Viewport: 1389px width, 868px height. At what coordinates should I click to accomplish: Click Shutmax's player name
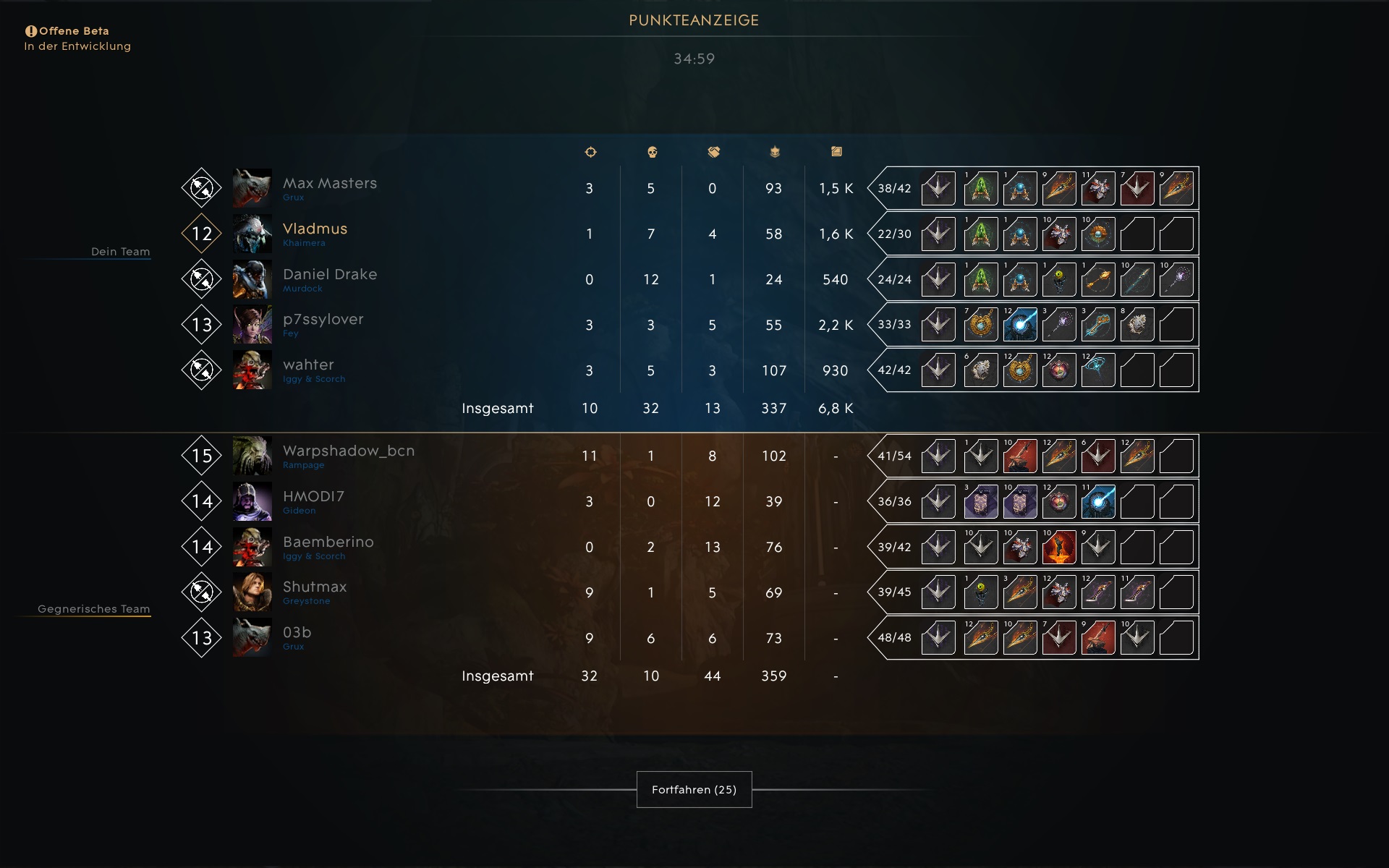coord(315,587)
